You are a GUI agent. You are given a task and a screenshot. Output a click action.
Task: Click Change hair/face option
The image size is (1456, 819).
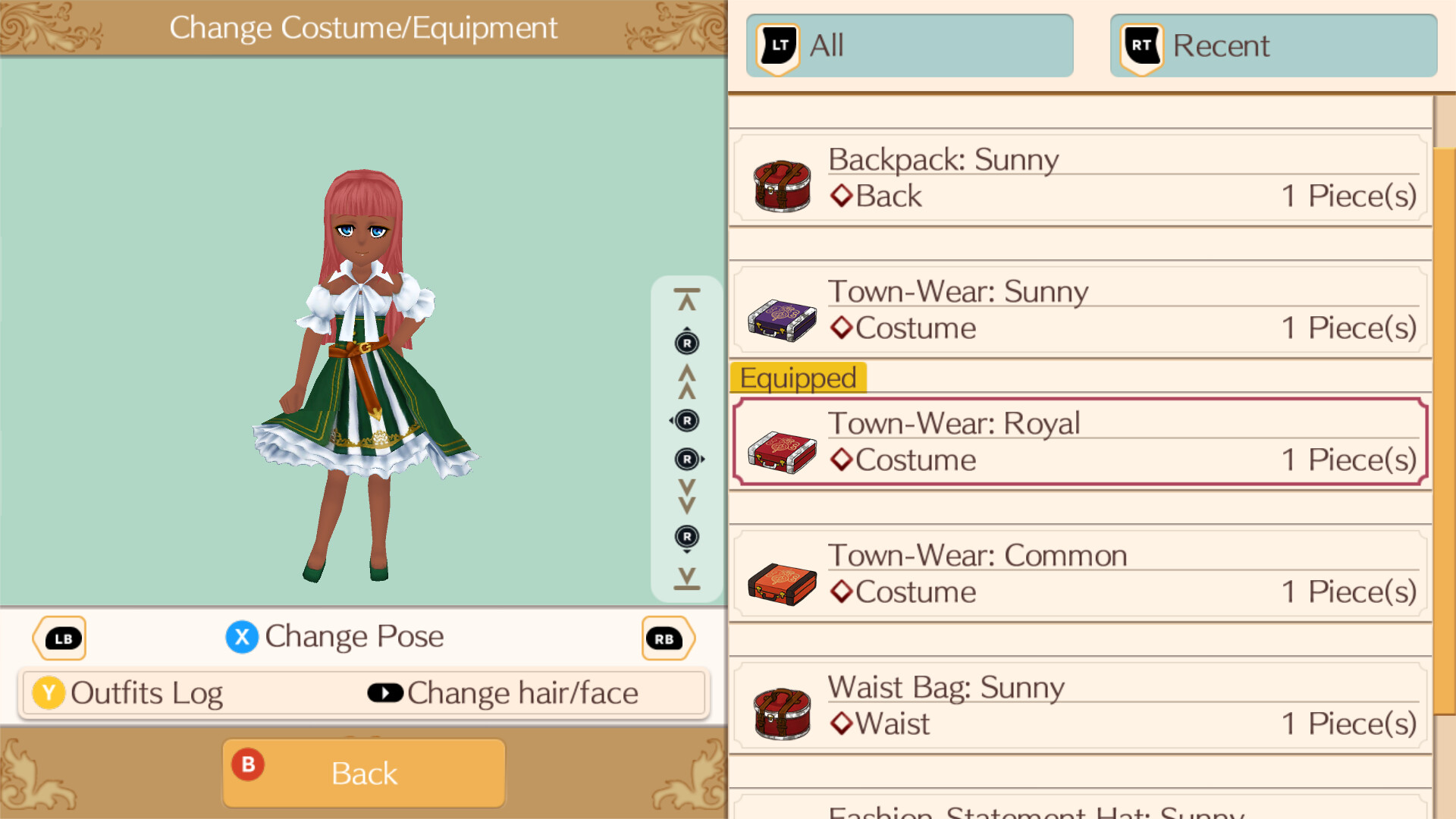522,692
